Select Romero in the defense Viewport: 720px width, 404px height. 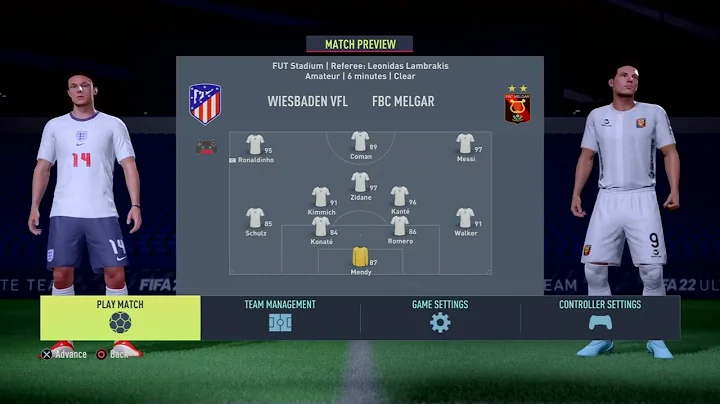(400, 226)
